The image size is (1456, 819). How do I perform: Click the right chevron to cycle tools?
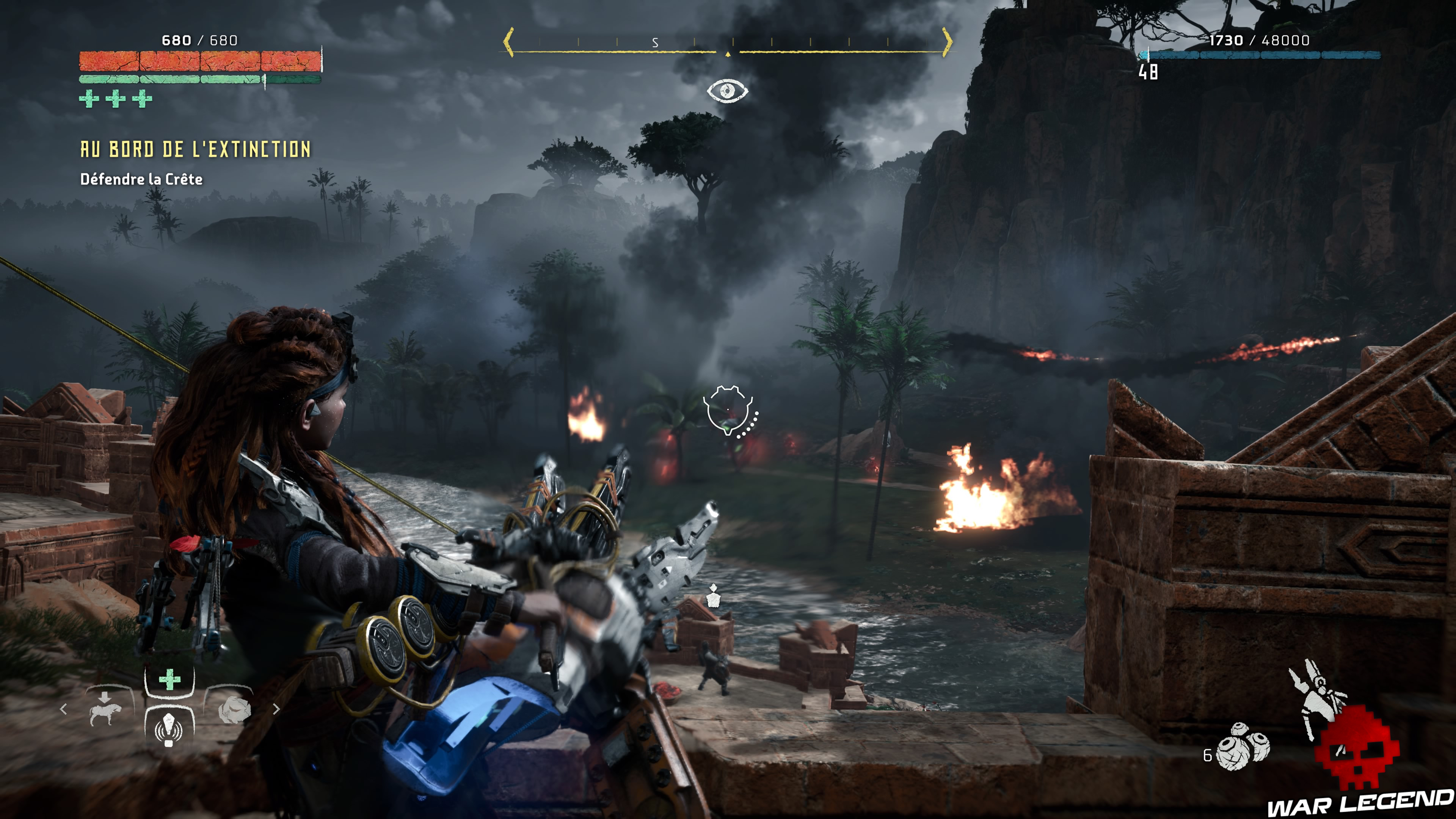click(277, 709)
